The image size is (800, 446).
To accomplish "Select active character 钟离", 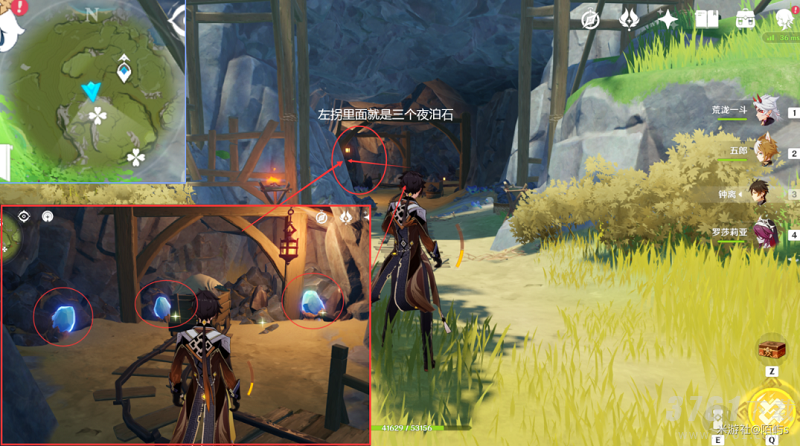I will click(x=764, y=194).
